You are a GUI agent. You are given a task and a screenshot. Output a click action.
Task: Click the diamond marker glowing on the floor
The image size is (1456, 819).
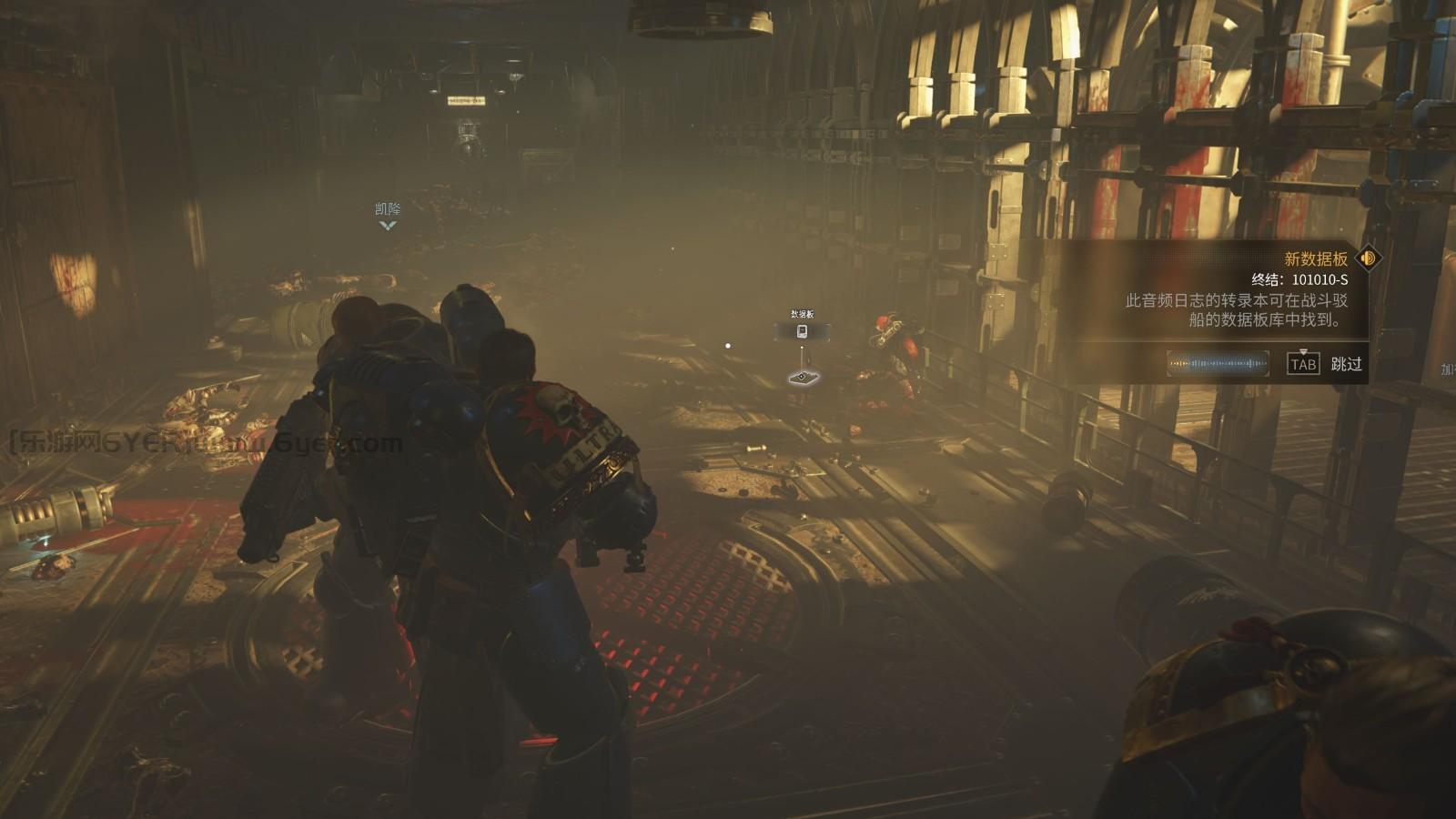[x=802, y=377]
